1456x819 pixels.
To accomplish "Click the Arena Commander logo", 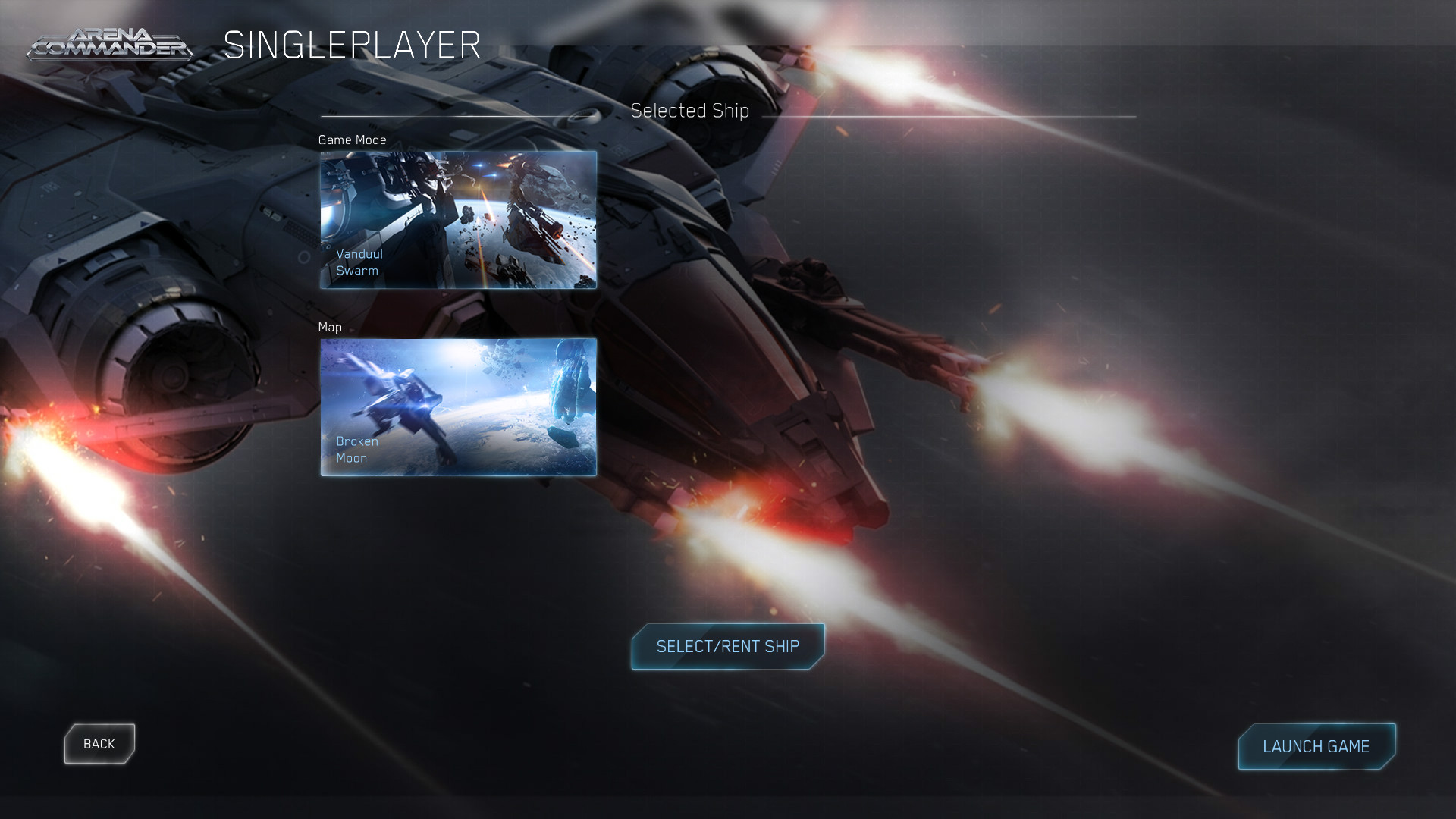I will [x=110, y=43].
